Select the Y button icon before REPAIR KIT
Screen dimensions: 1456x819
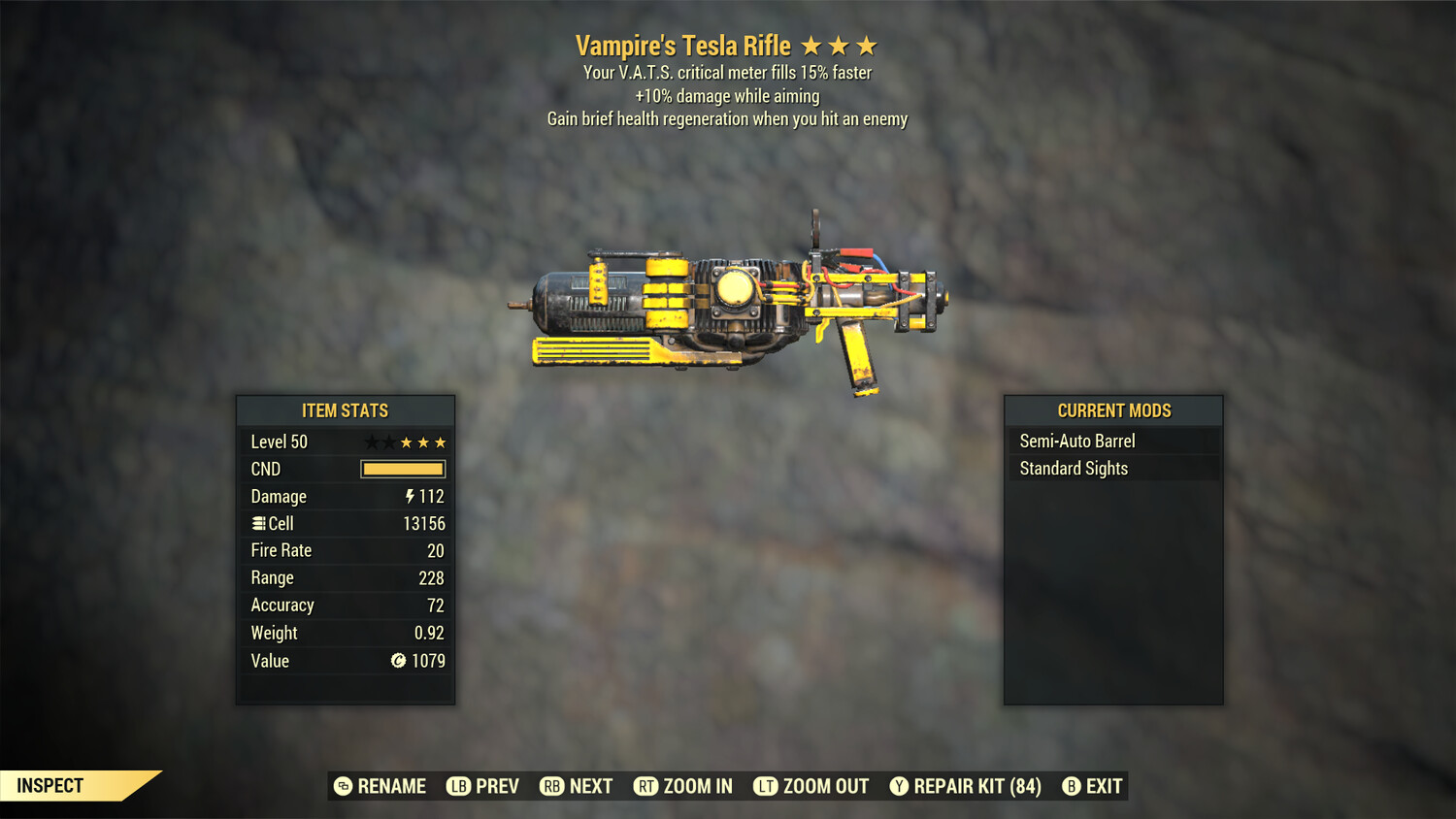pos(898,786)
